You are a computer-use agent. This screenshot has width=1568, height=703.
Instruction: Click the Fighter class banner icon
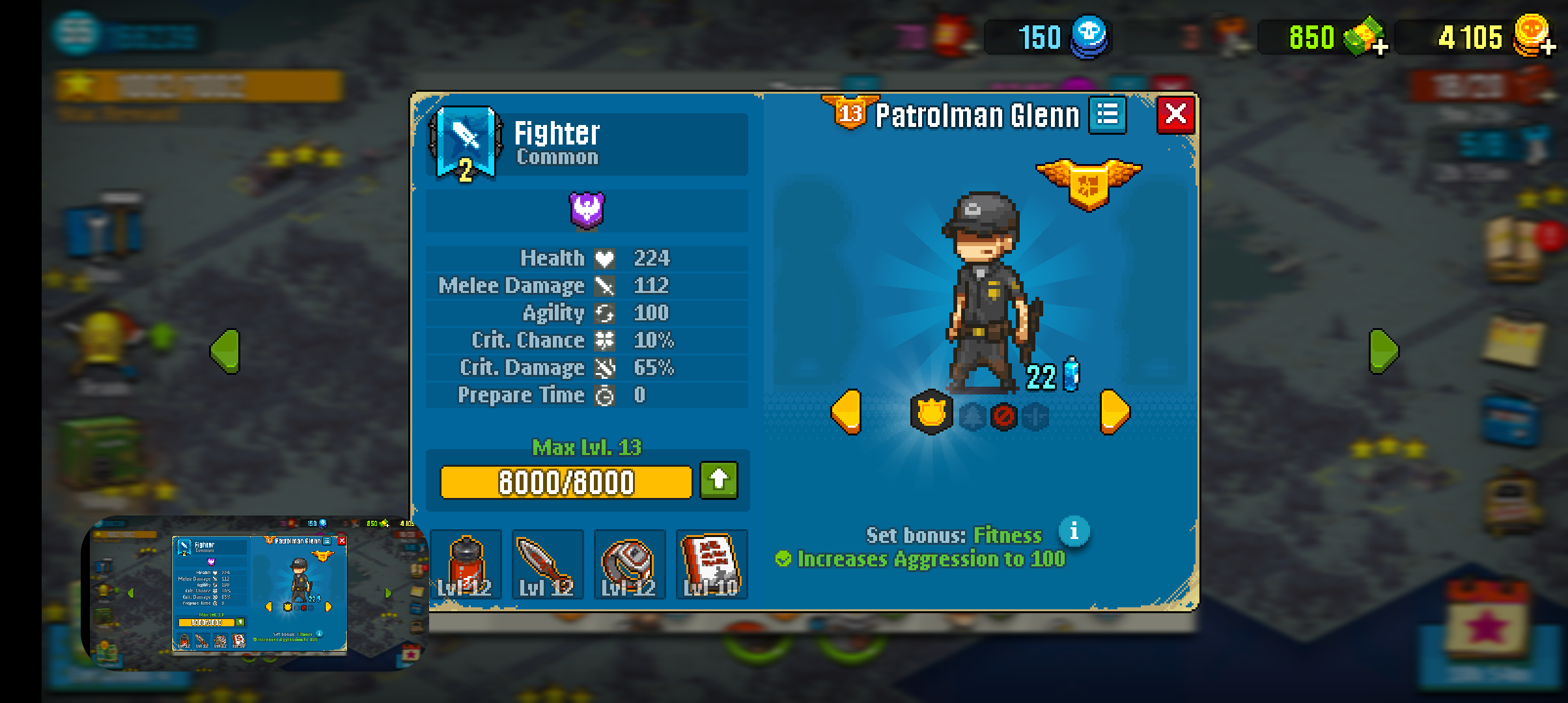click(x=466, y=143)
